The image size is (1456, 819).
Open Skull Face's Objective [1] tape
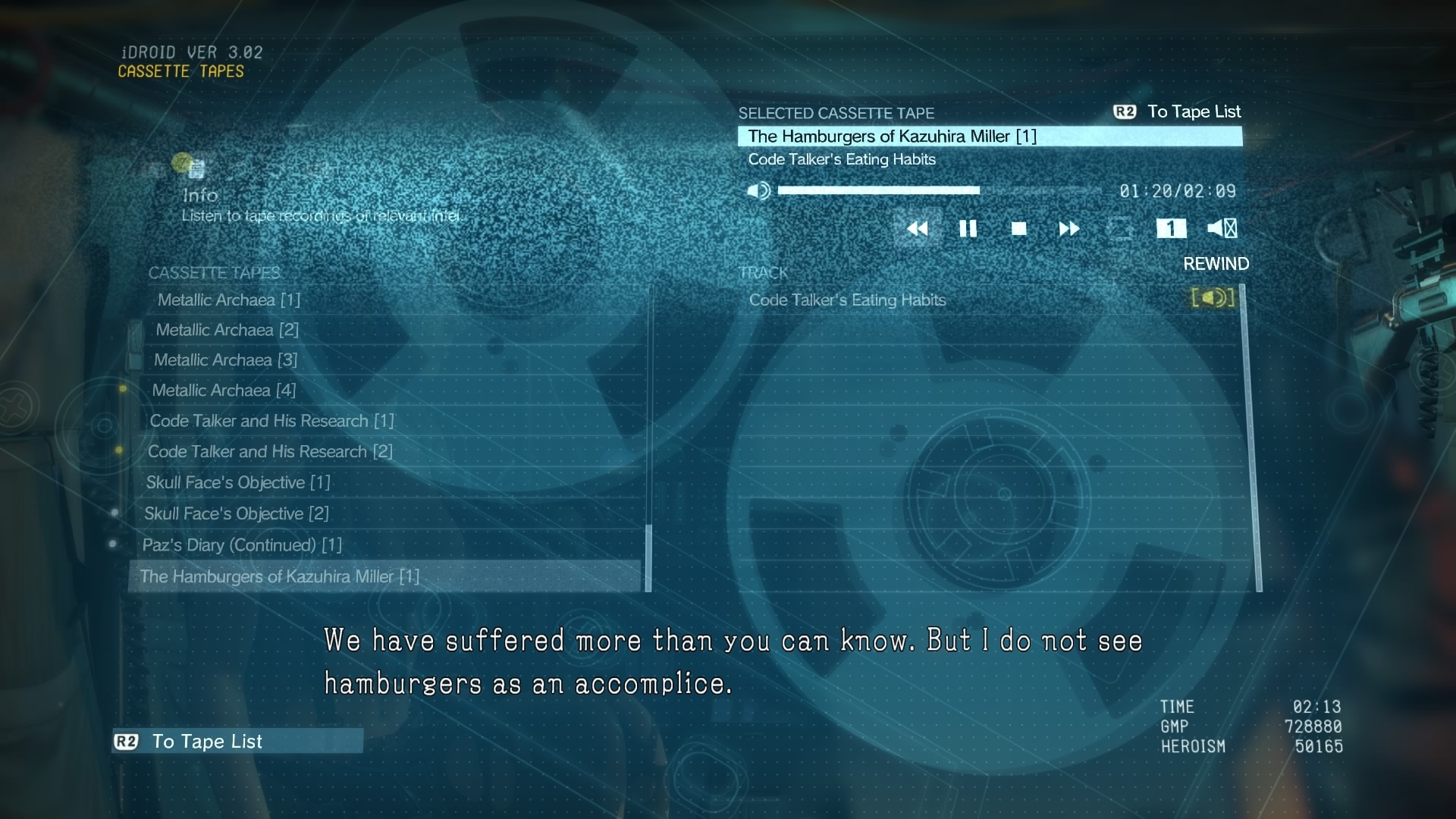coord(237,483)
